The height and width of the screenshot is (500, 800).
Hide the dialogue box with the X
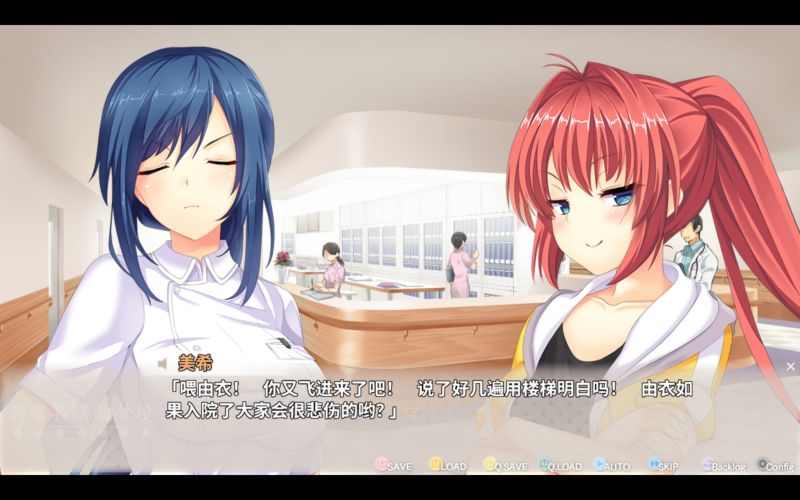click(x=790, y=367)
